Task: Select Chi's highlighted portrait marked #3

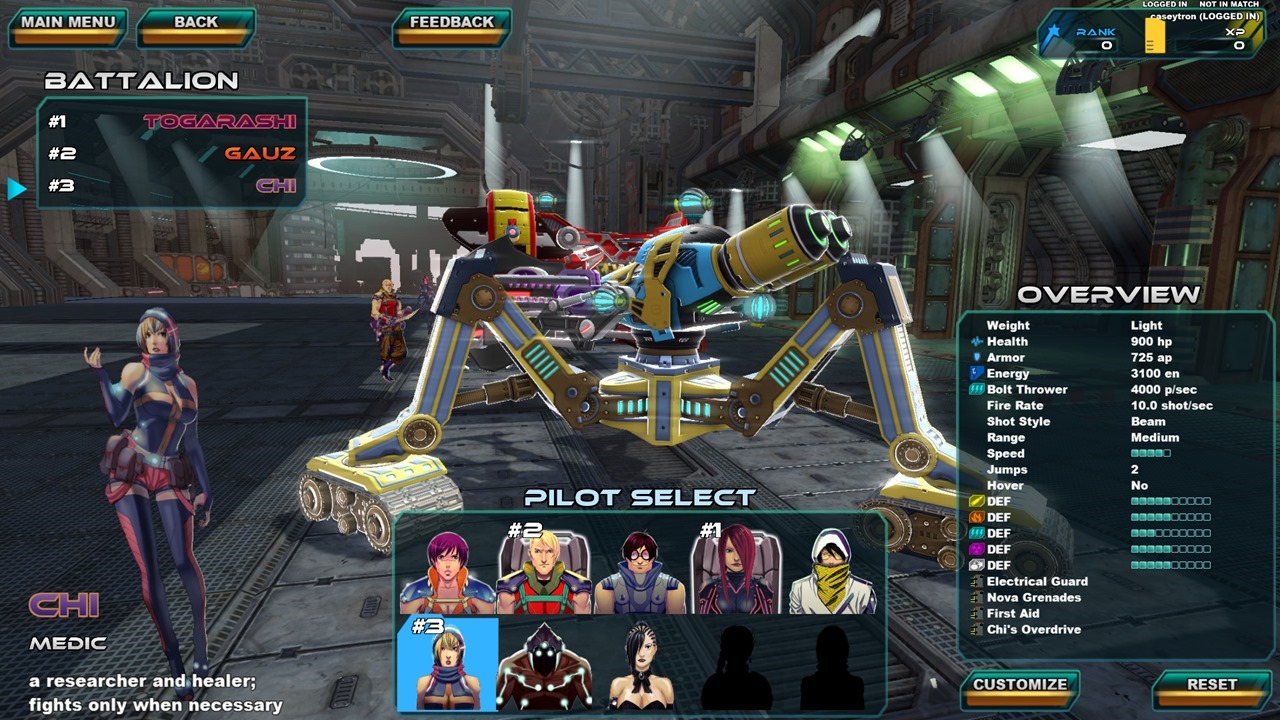Action: click(447, 665)
